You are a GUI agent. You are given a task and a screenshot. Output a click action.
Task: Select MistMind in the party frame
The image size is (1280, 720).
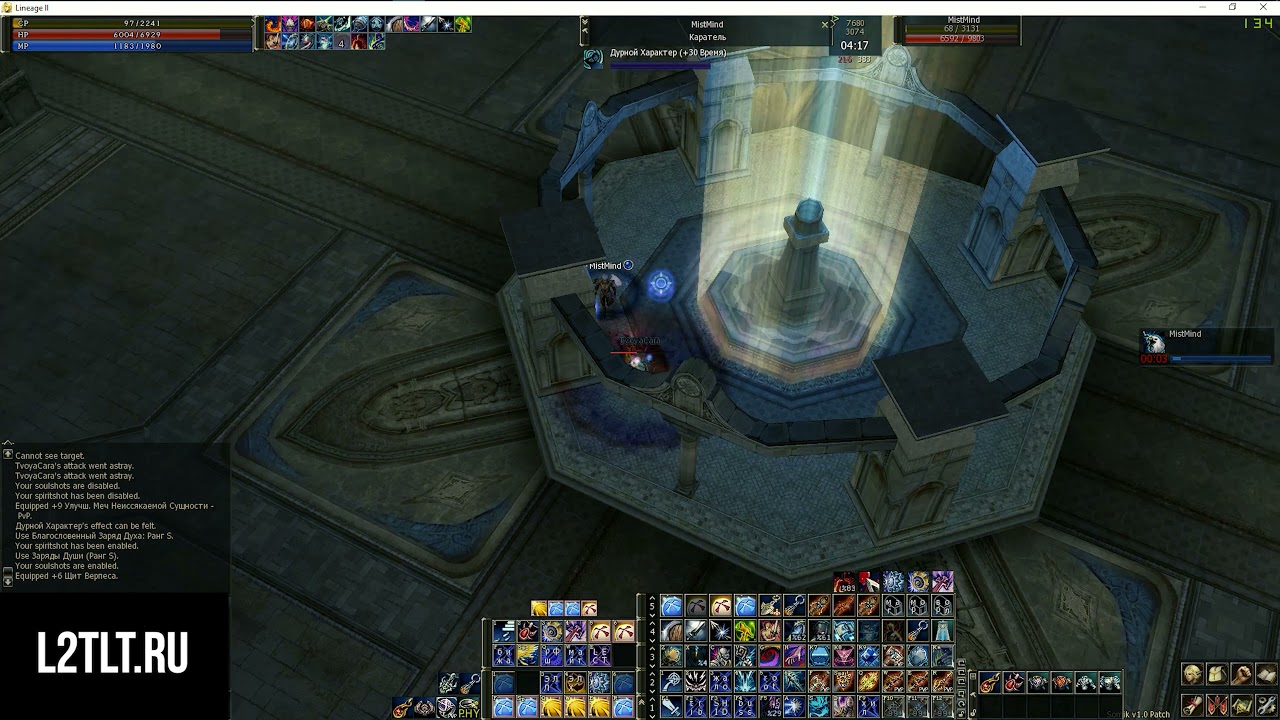click(1184, 335)
